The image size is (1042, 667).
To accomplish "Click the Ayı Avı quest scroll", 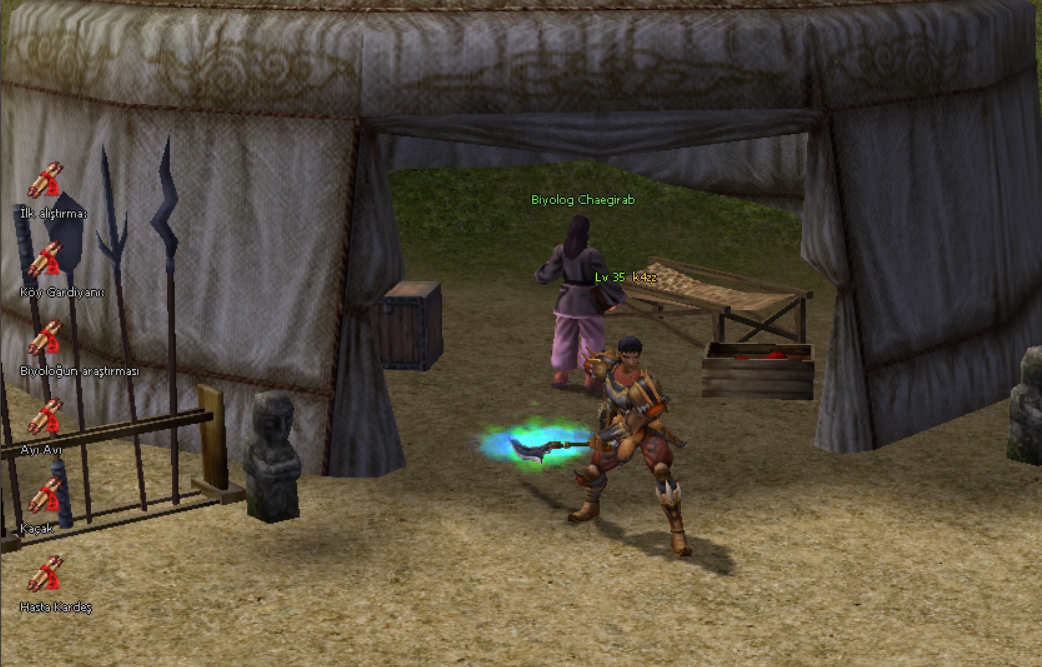I will click(x=45, y=417).
